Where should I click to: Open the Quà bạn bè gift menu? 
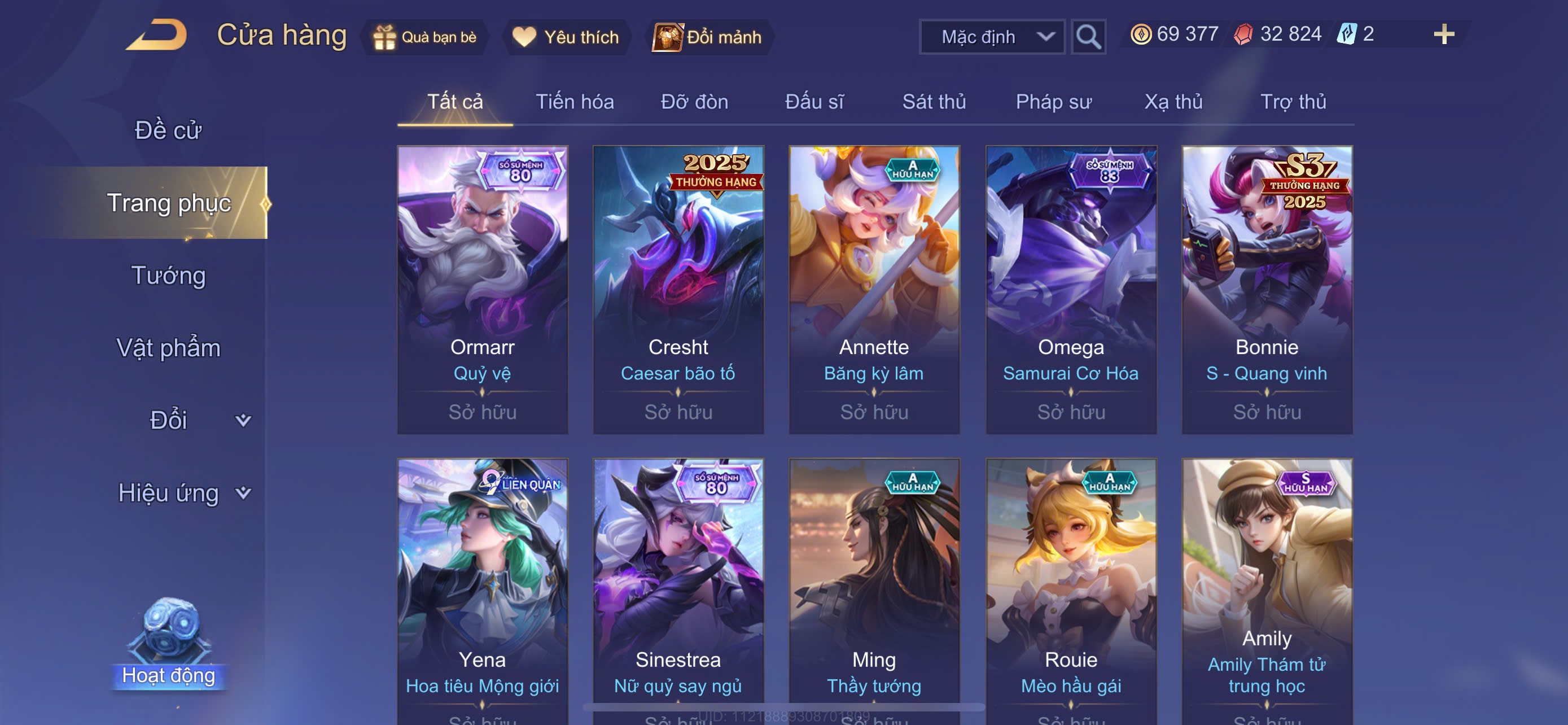click(x=425, y=37)
